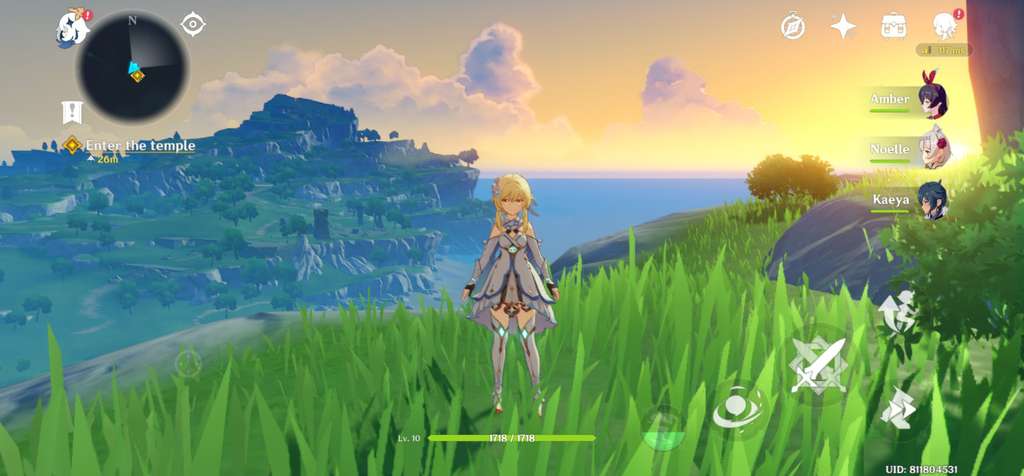Tap the eye-shaped elemental sight icon
1024x476 pixels.
pyautogui.click(x=193, y=24)
